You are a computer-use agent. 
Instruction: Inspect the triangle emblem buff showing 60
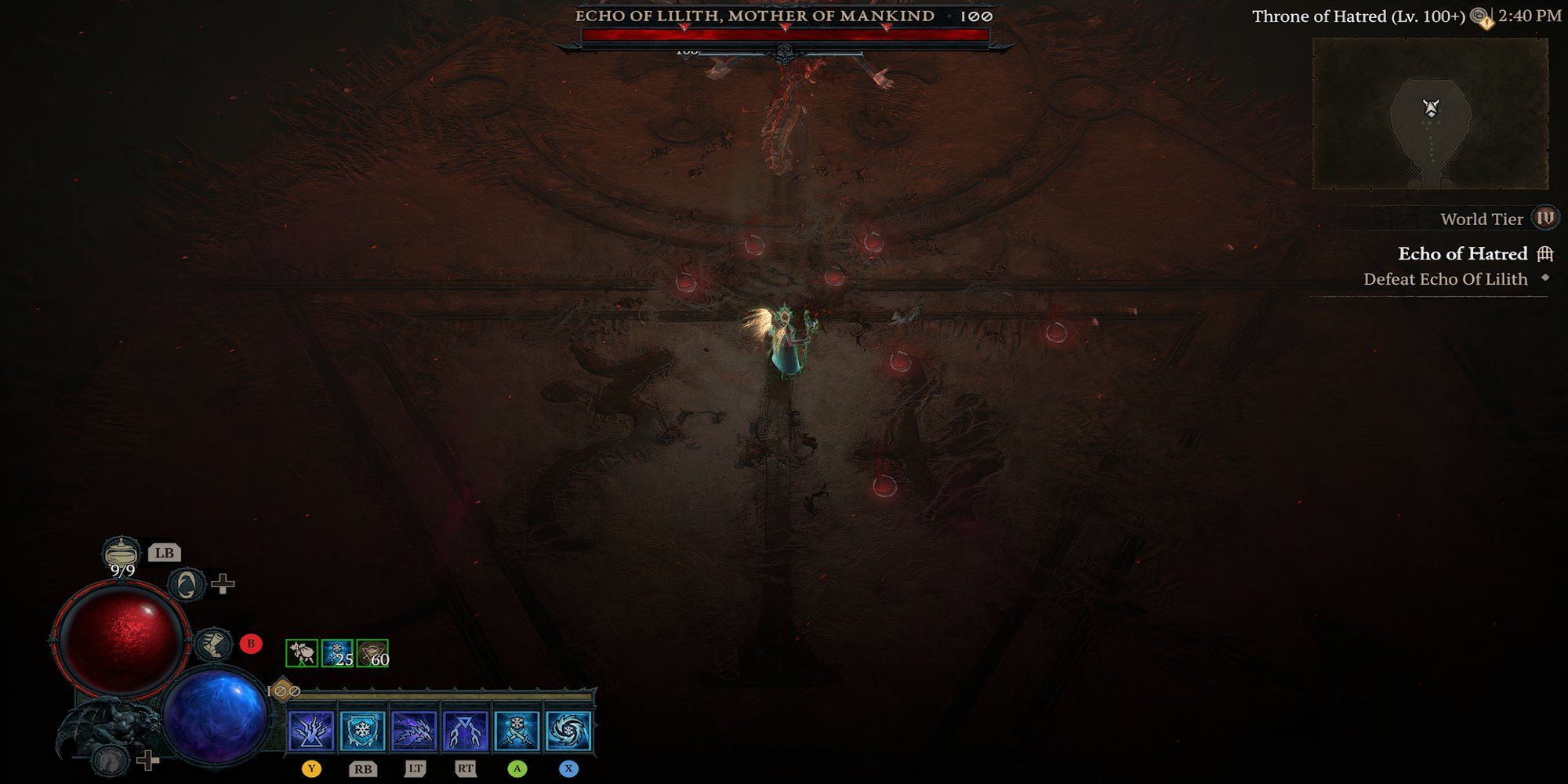pyautogui.click(x=372, y=653)
